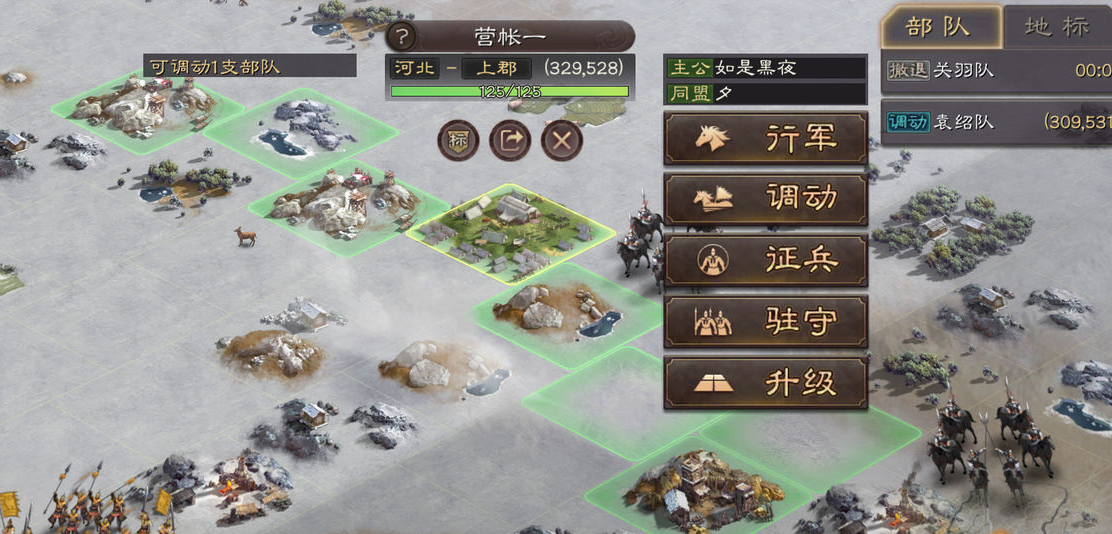Open the 征兵 (Conscript) option
1112x534 pixels.
(765, 260)
